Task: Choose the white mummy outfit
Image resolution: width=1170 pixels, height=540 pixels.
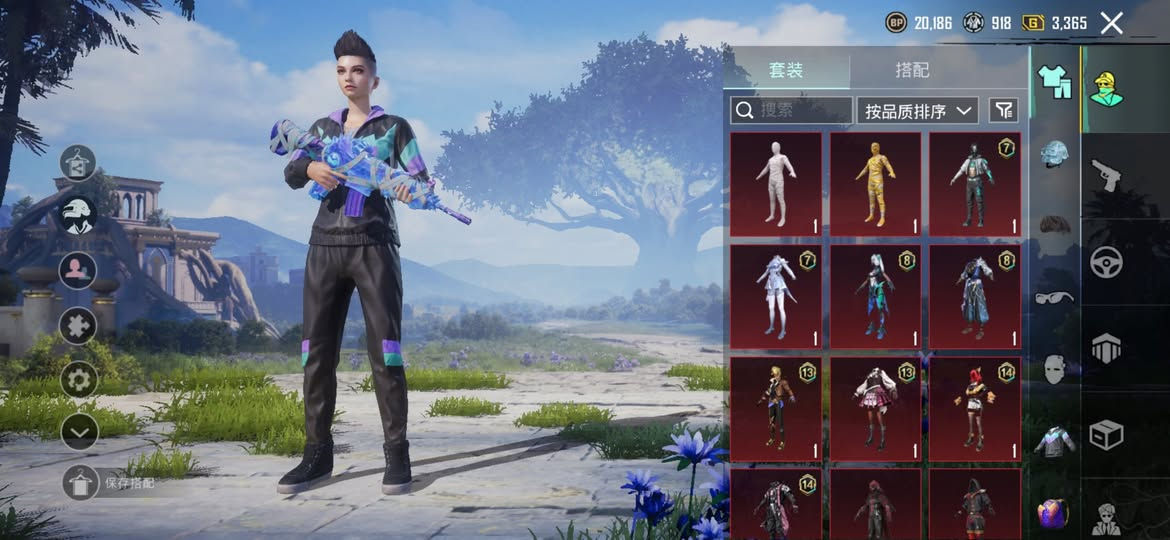Action: (776, 184)
